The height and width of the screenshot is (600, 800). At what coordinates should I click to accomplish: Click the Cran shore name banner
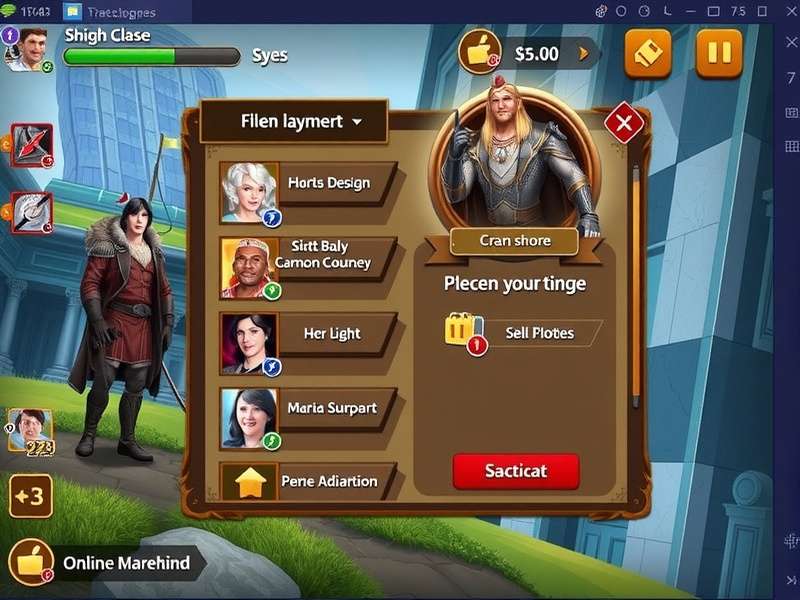click(x=515, y=241)
